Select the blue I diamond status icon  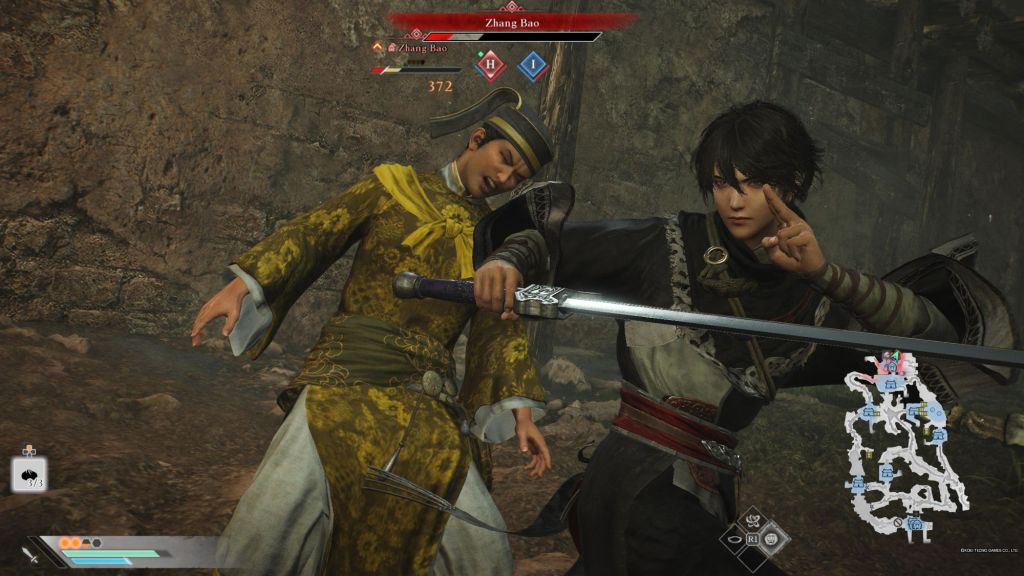(x=533, y=66)
